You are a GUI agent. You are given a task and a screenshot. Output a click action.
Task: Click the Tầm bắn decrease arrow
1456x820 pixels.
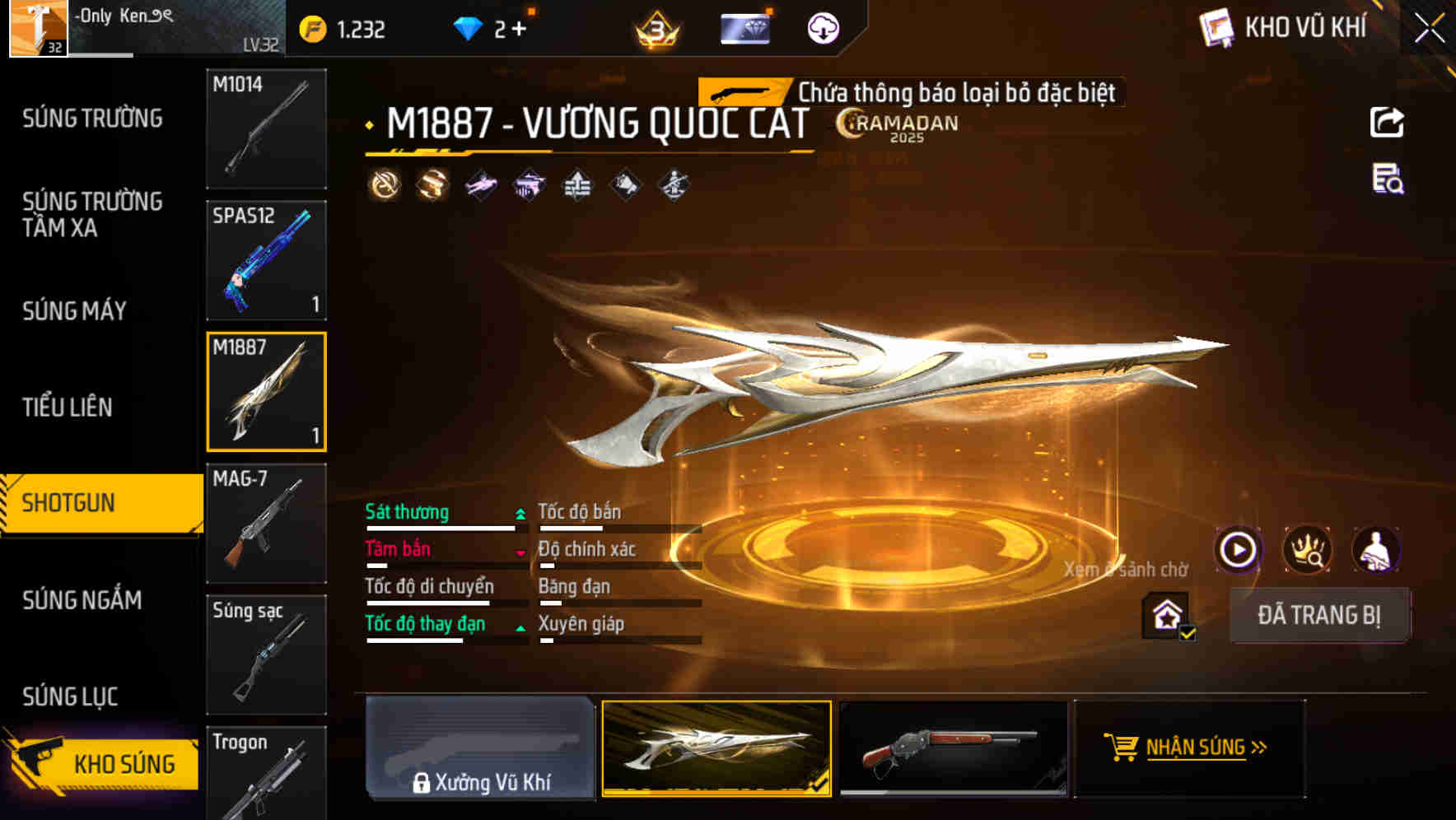tap(520, 552)
